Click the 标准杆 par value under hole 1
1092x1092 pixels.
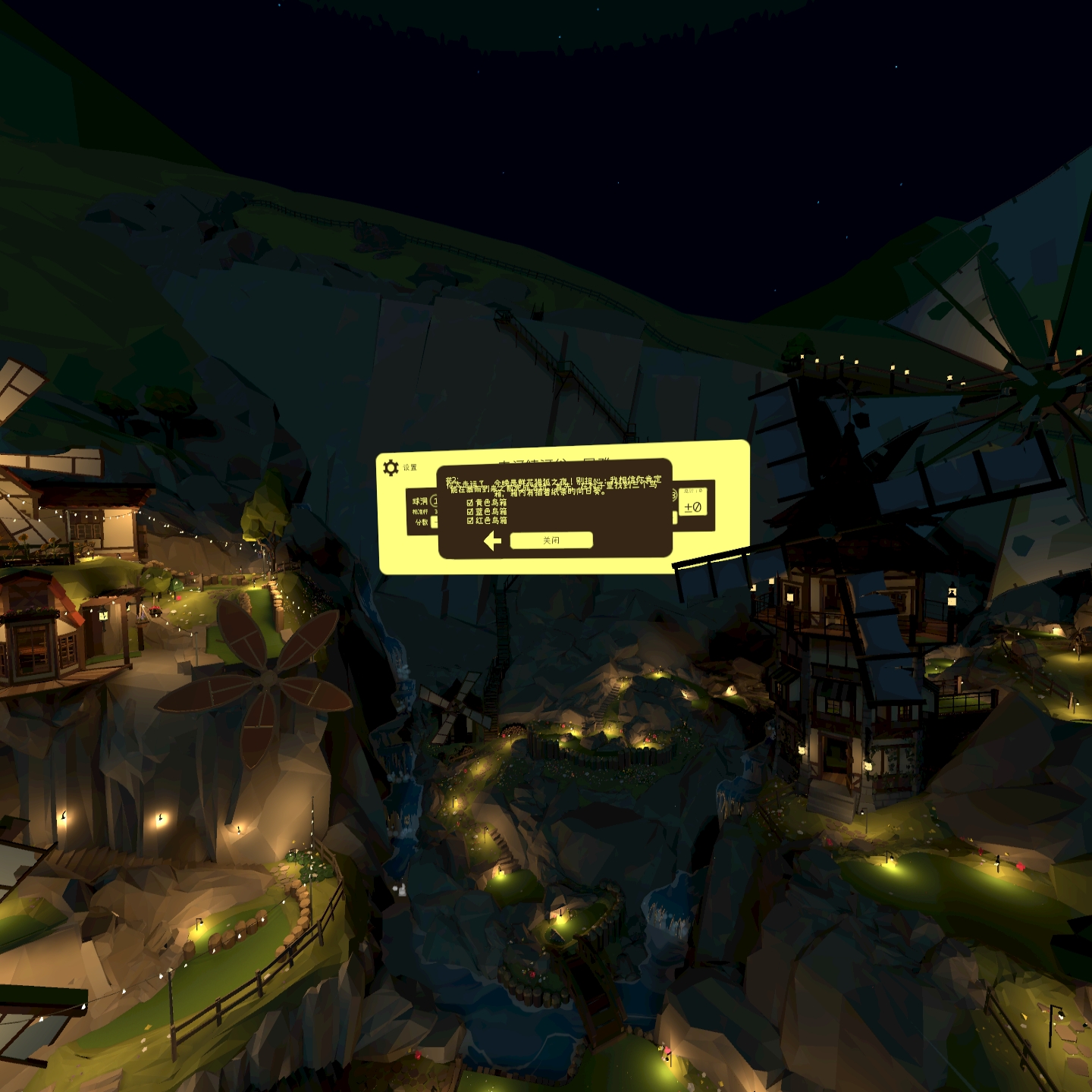point(435,510)
